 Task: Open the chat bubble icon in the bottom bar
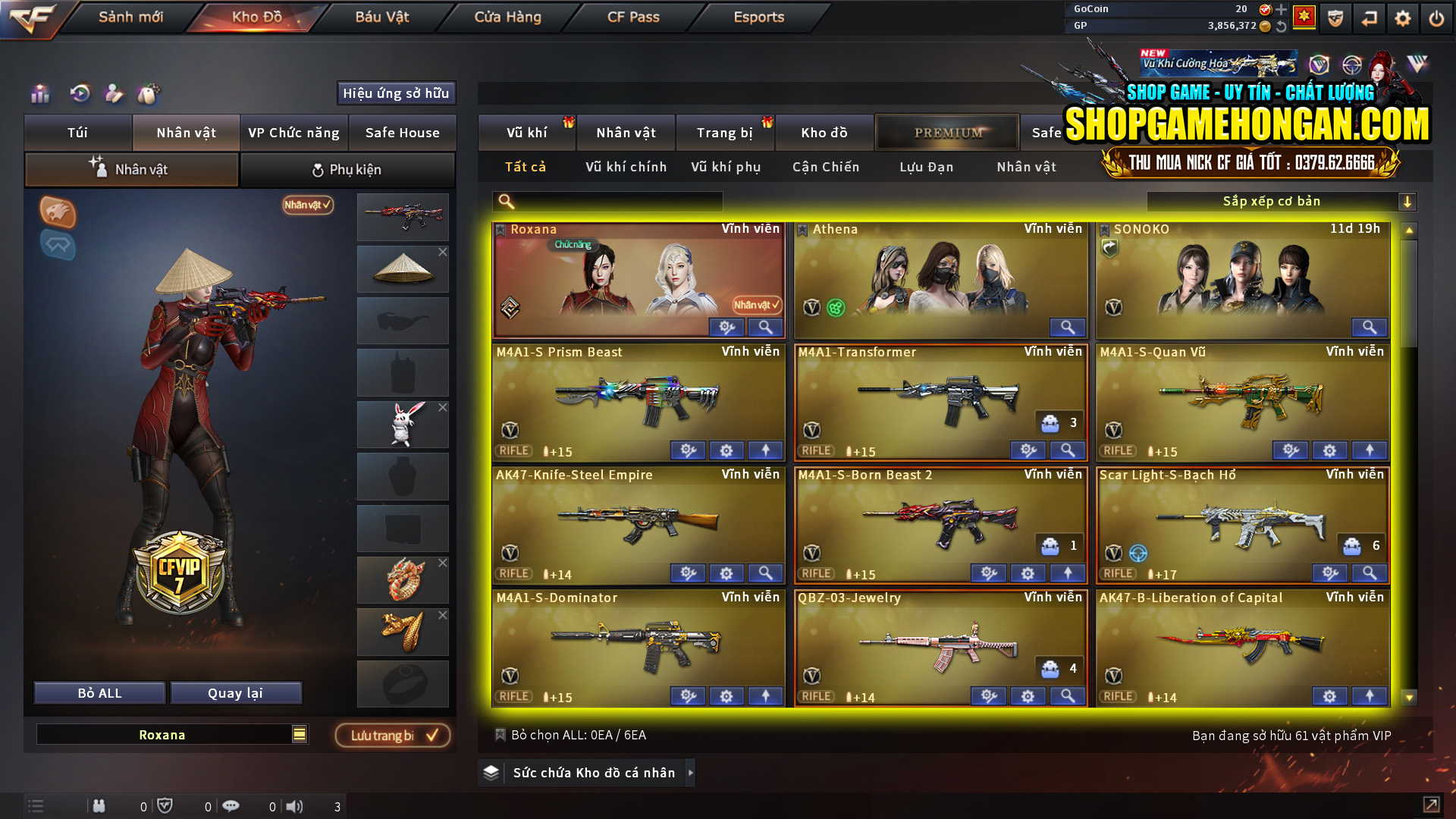pyautogui.click(x=231, y=805)
